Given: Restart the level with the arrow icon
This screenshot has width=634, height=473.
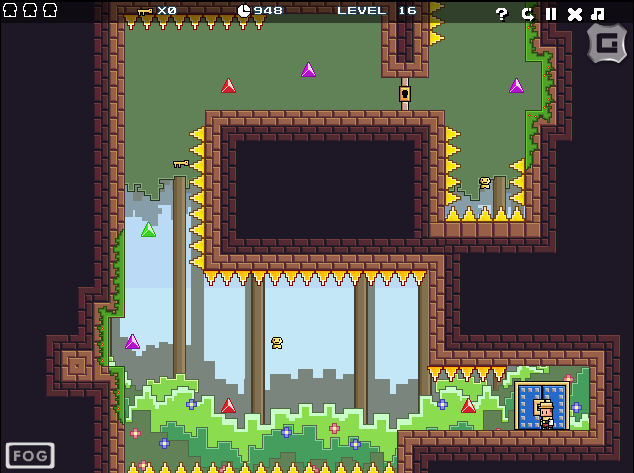Looking at the screenshot, I should click(527, 14).
